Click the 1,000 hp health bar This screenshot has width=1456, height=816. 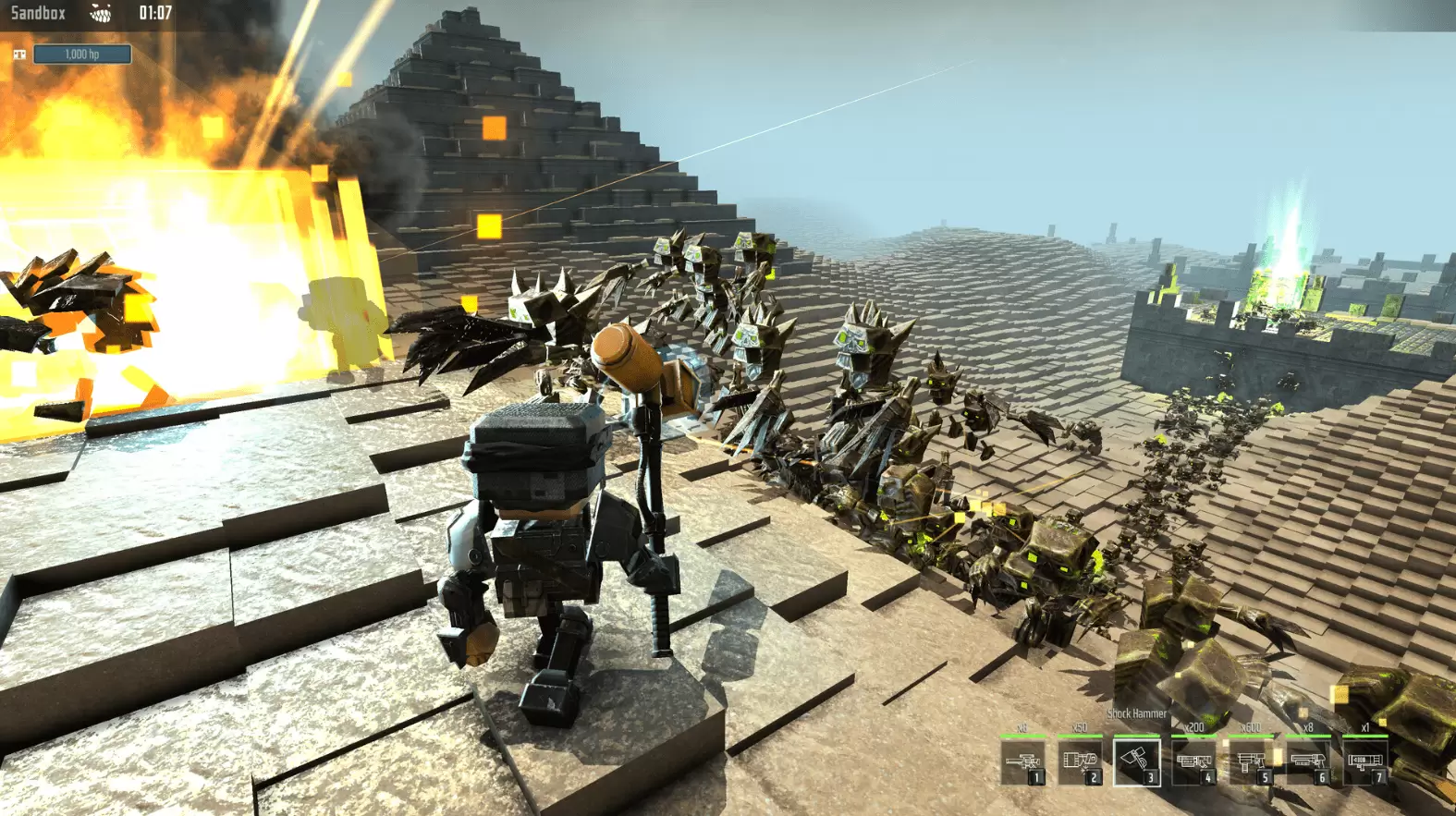point(83,54)
